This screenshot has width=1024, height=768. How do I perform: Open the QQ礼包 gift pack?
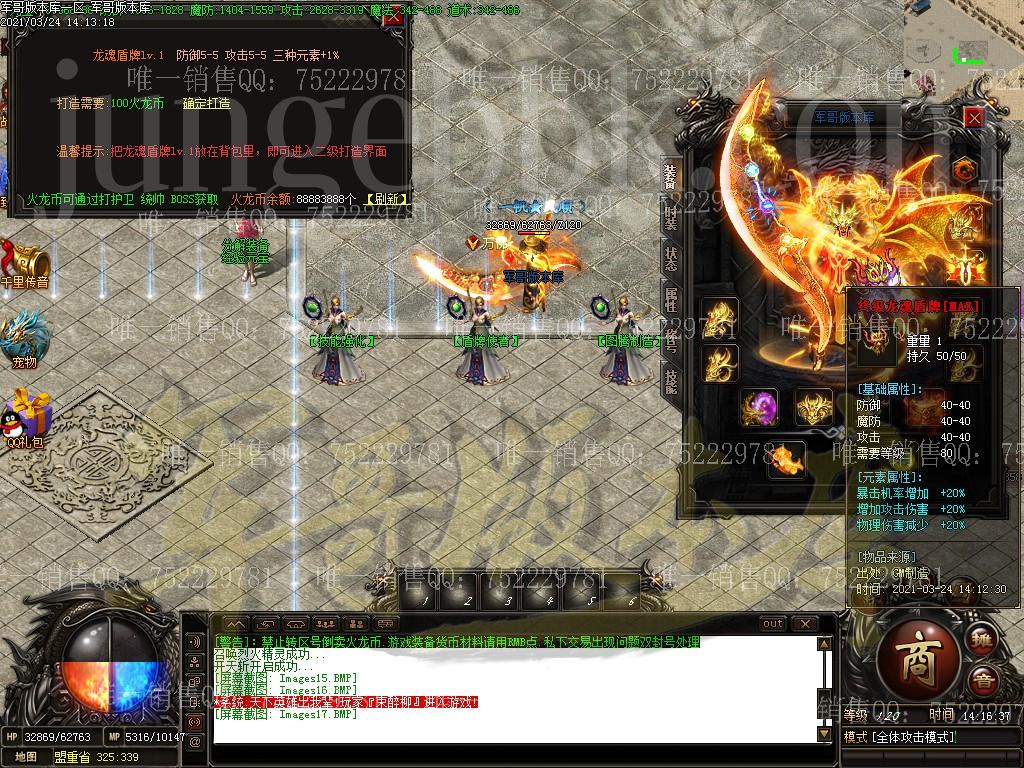coord(24,418)
